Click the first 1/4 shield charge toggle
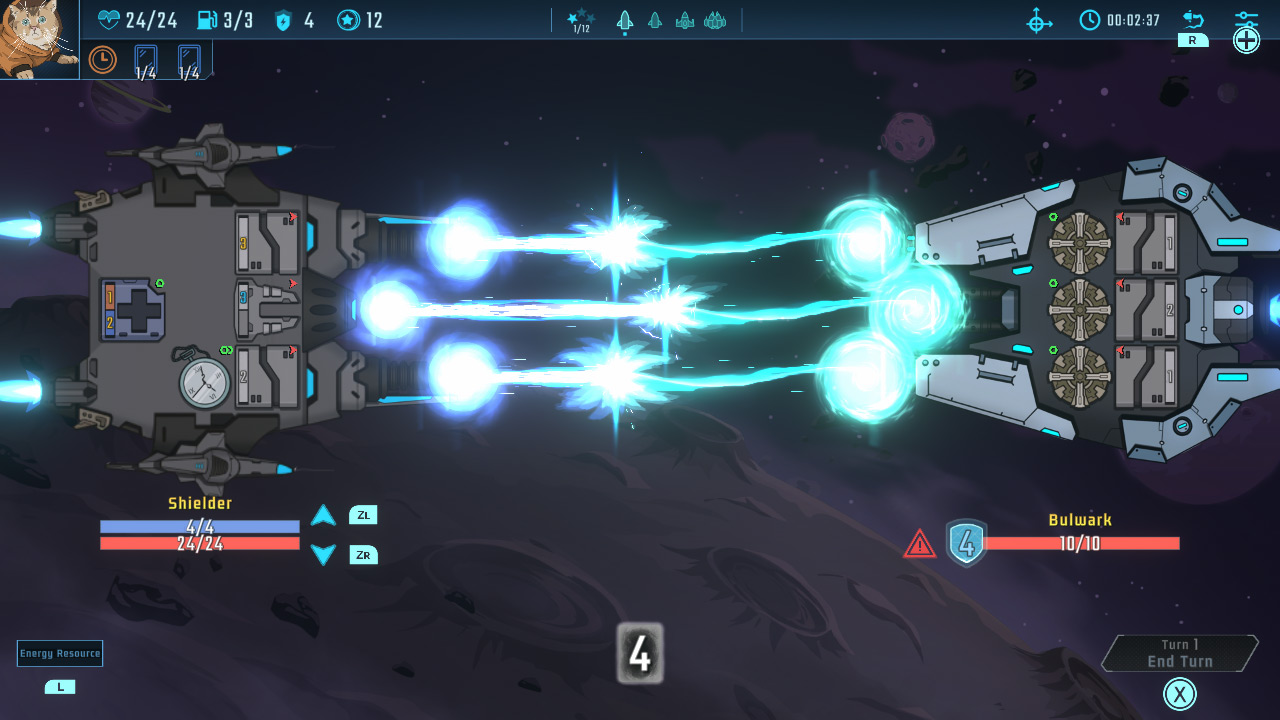 (146, 61)
